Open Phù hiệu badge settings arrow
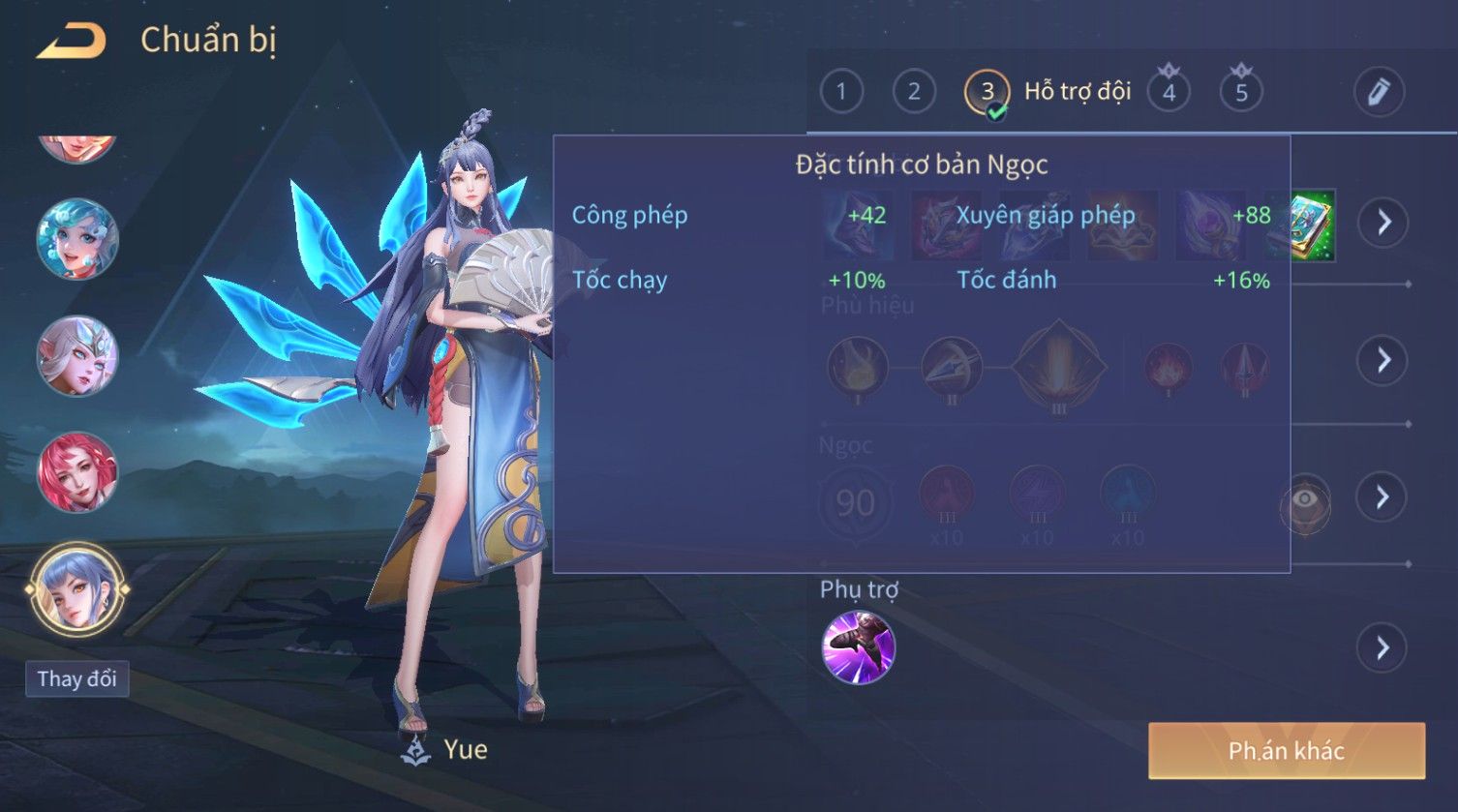This screenshot has width=1458, height=812. tap(1383, 360)
